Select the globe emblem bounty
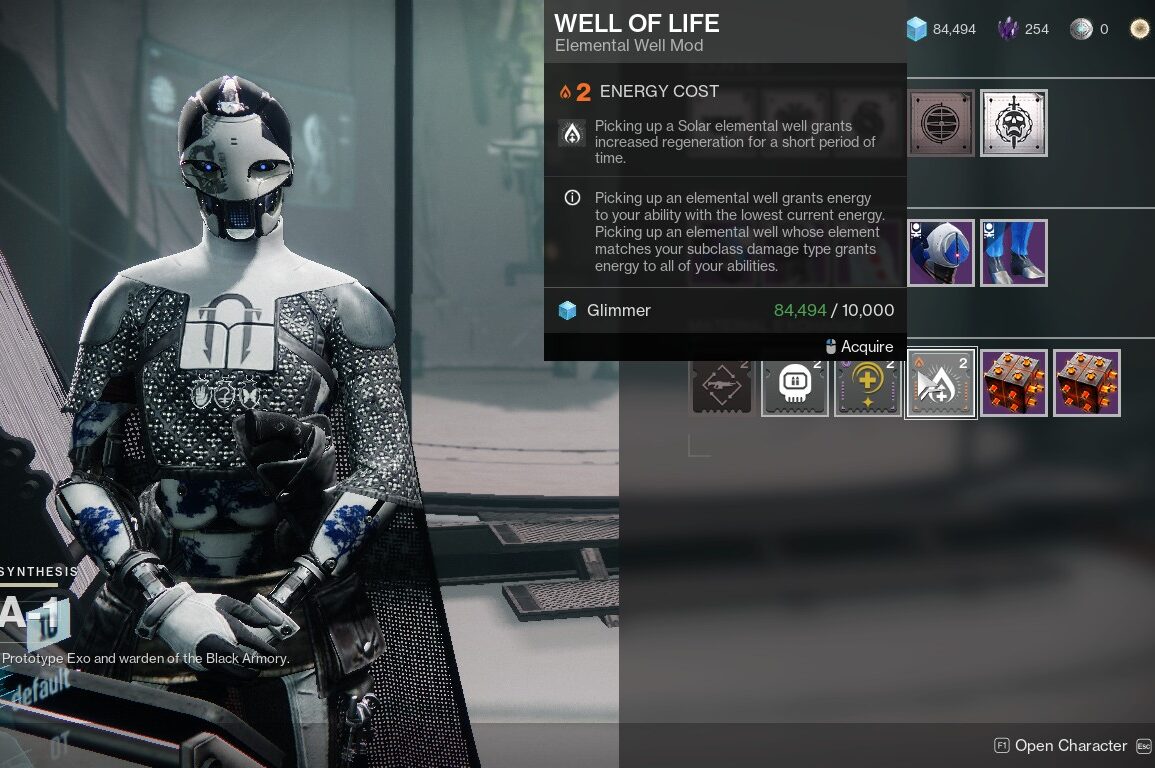Image resolution: width=1155 pixels, height=768 pixels. [941, 123]
